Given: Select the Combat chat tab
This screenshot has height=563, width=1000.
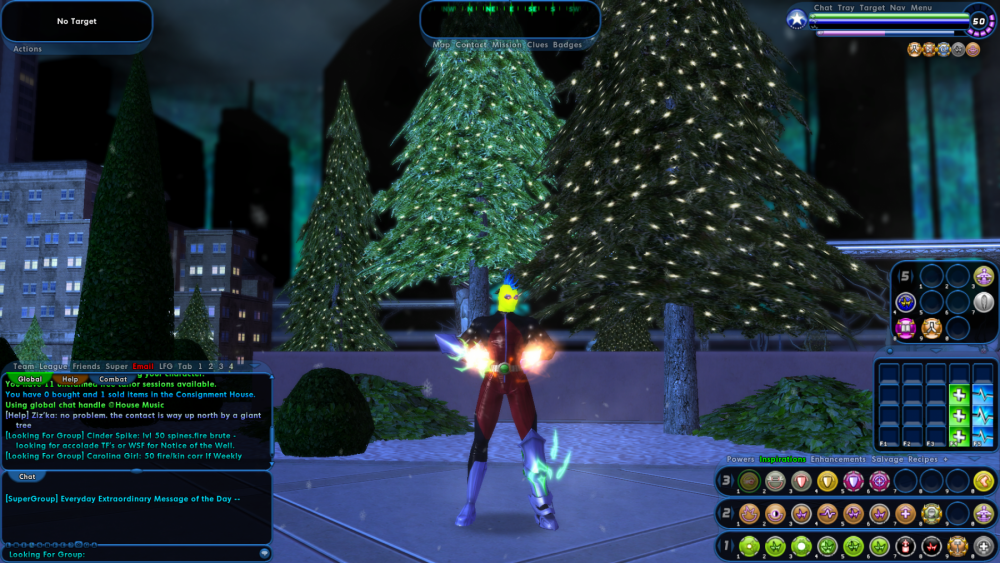Looking at the screenshot, I should pos(113,379).
